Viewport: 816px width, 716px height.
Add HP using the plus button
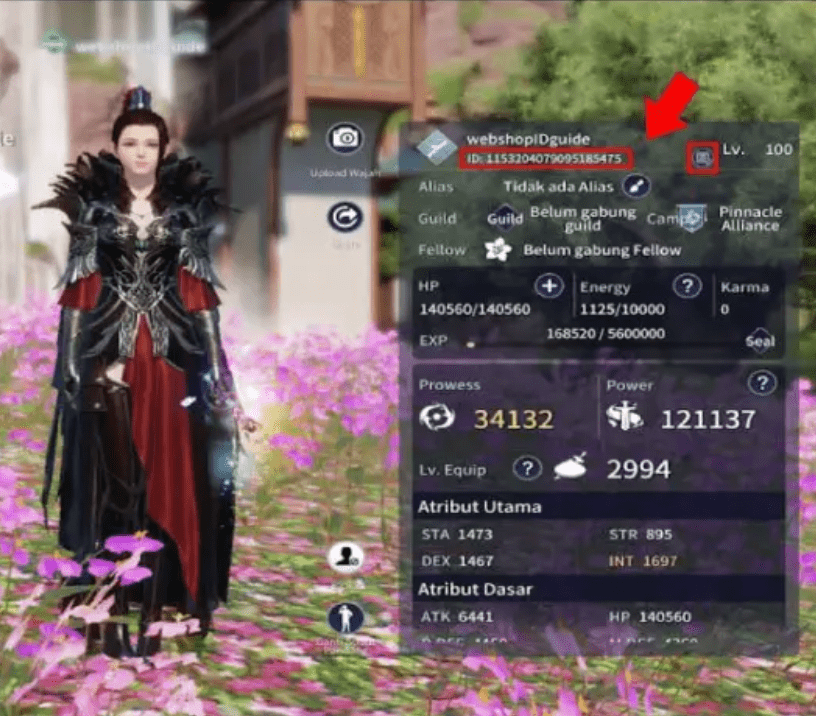[549, 287]
